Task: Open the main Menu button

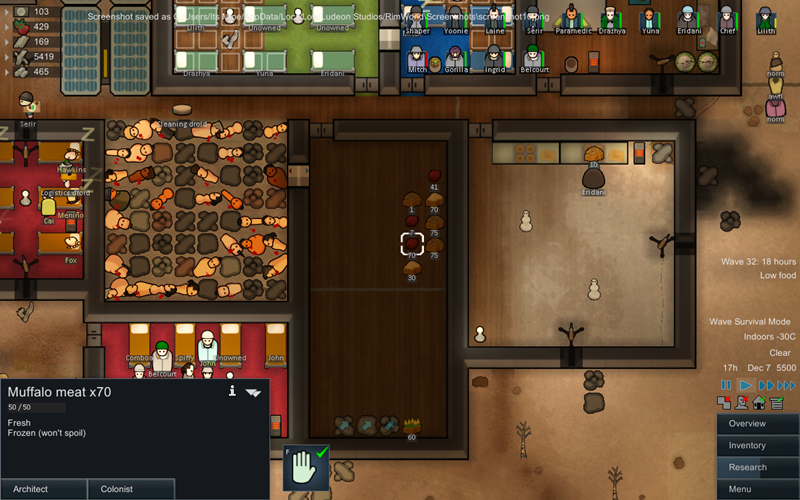Action: coord(757,489)
